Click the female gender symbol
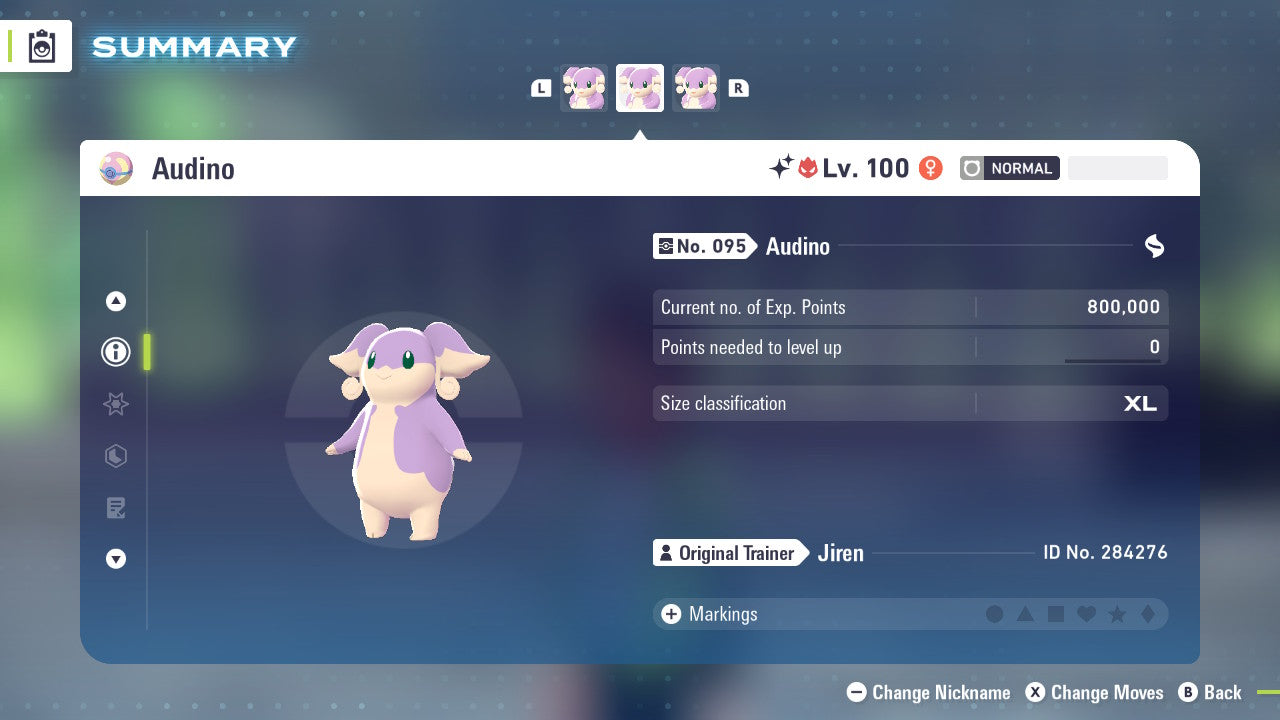 [x=930, y=168]
